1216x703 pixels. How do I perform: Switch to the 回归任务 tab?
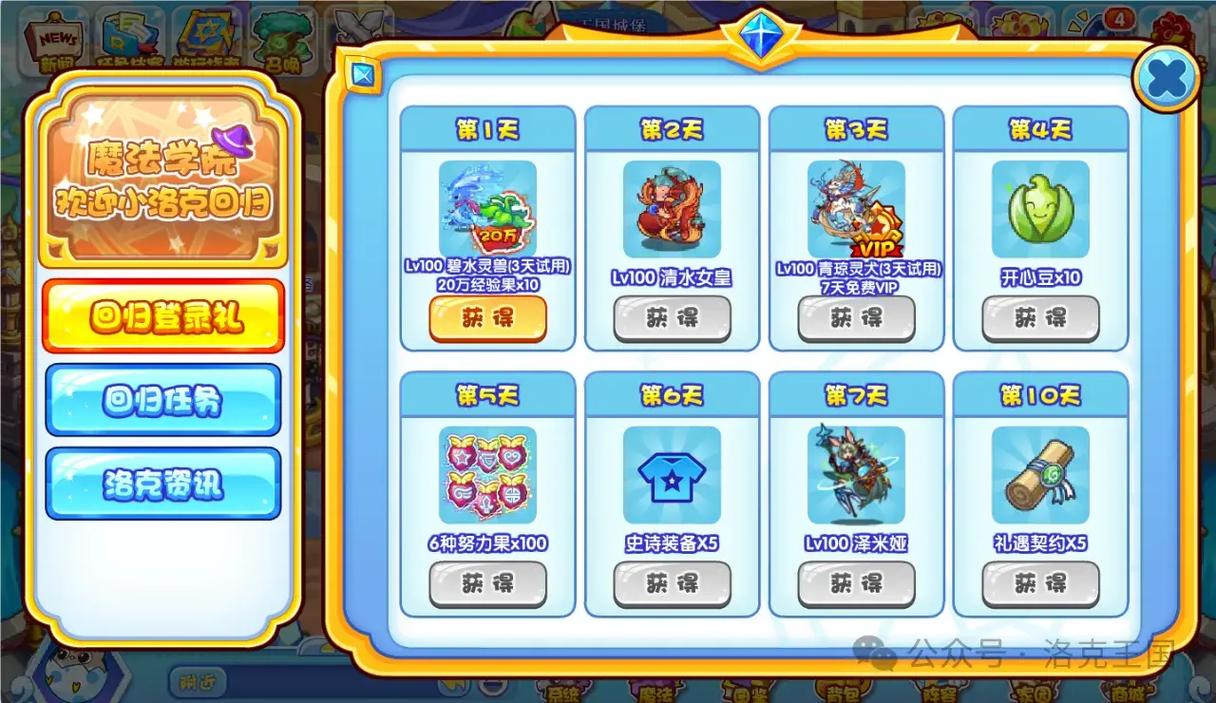163,401
